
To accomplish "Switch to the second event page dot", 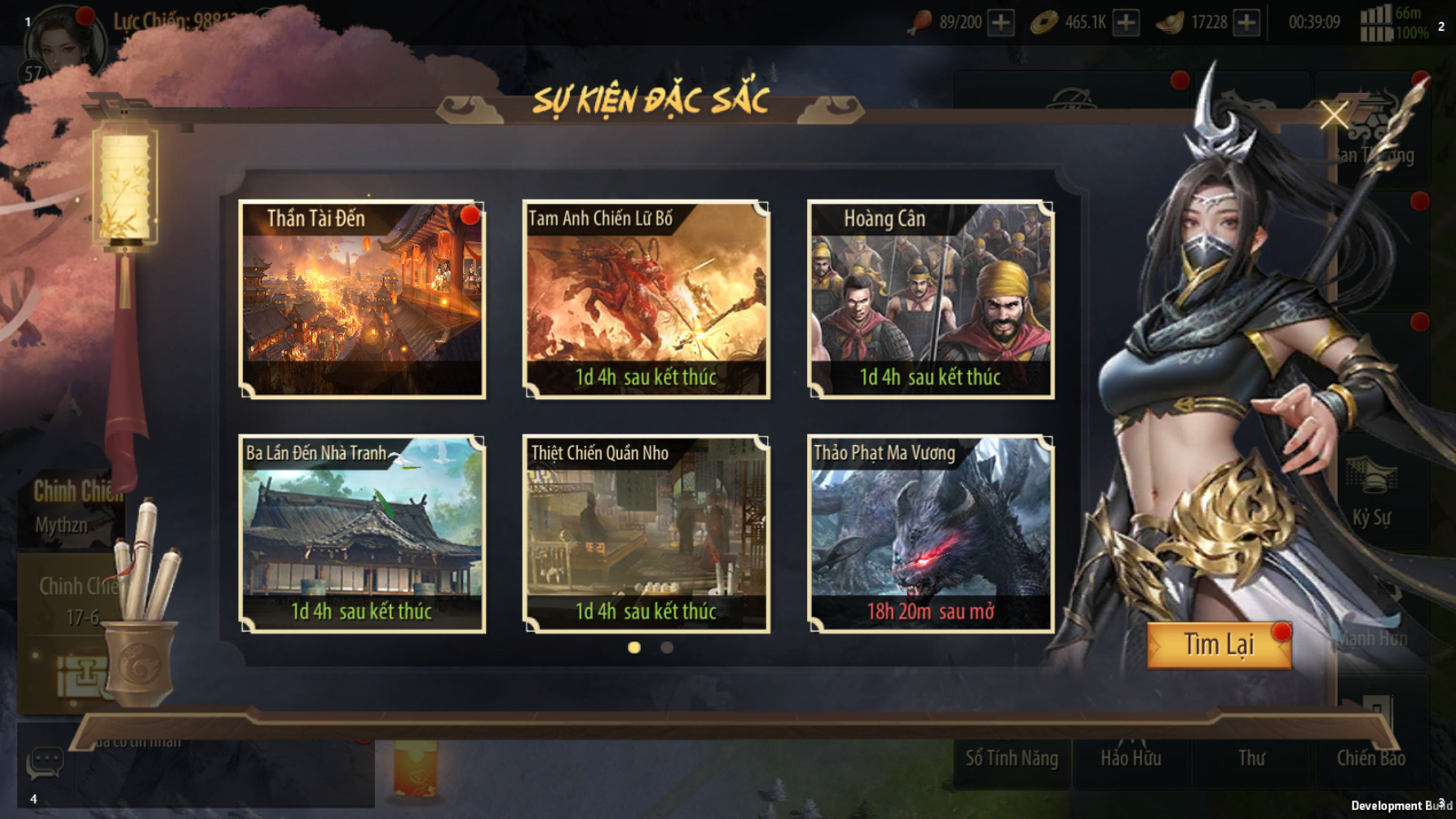I will [667, 647].
